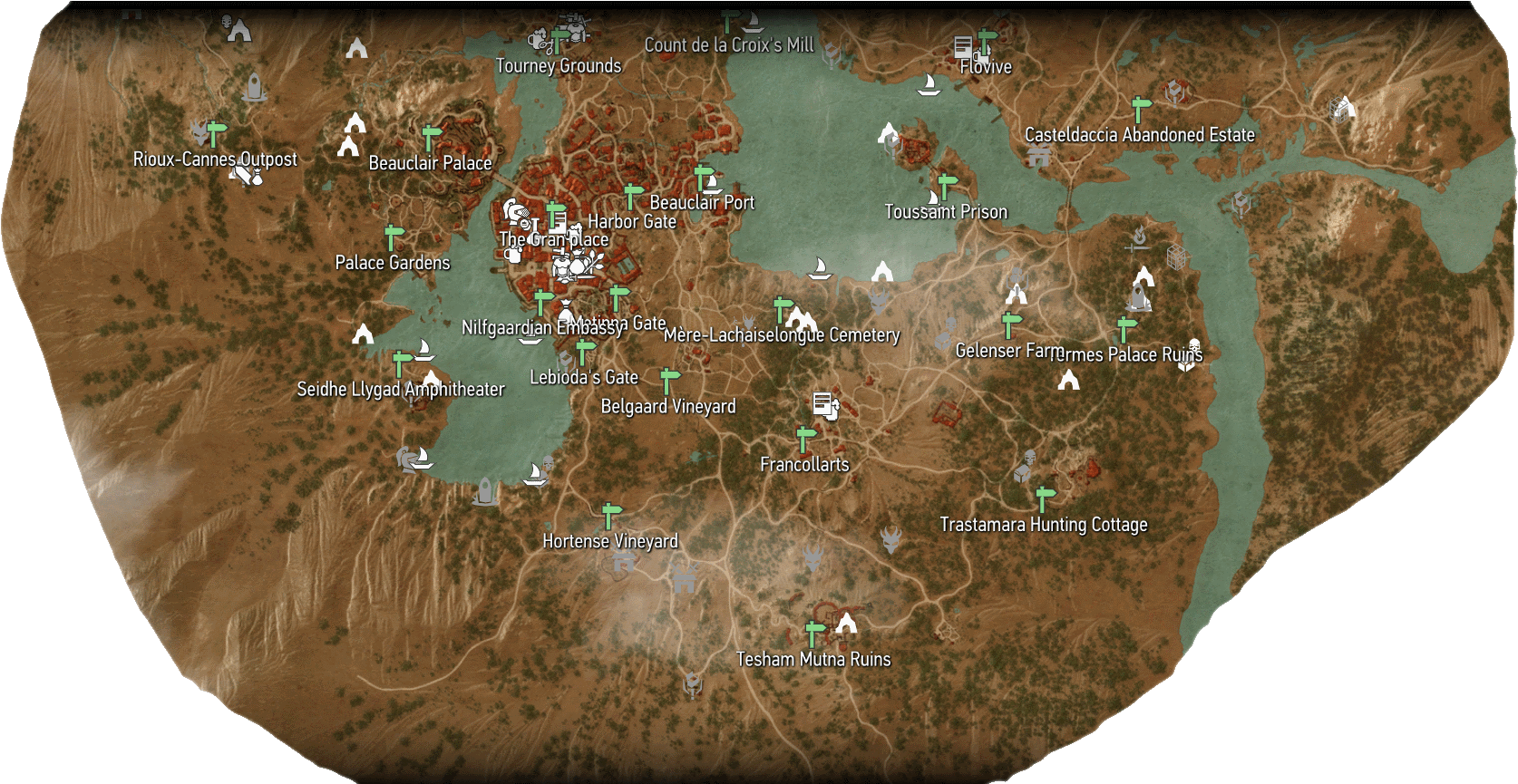This screenshot has height=784, width=1518.
Task: Select the Palace Gardens signpost marker
Action: [391, 237]
